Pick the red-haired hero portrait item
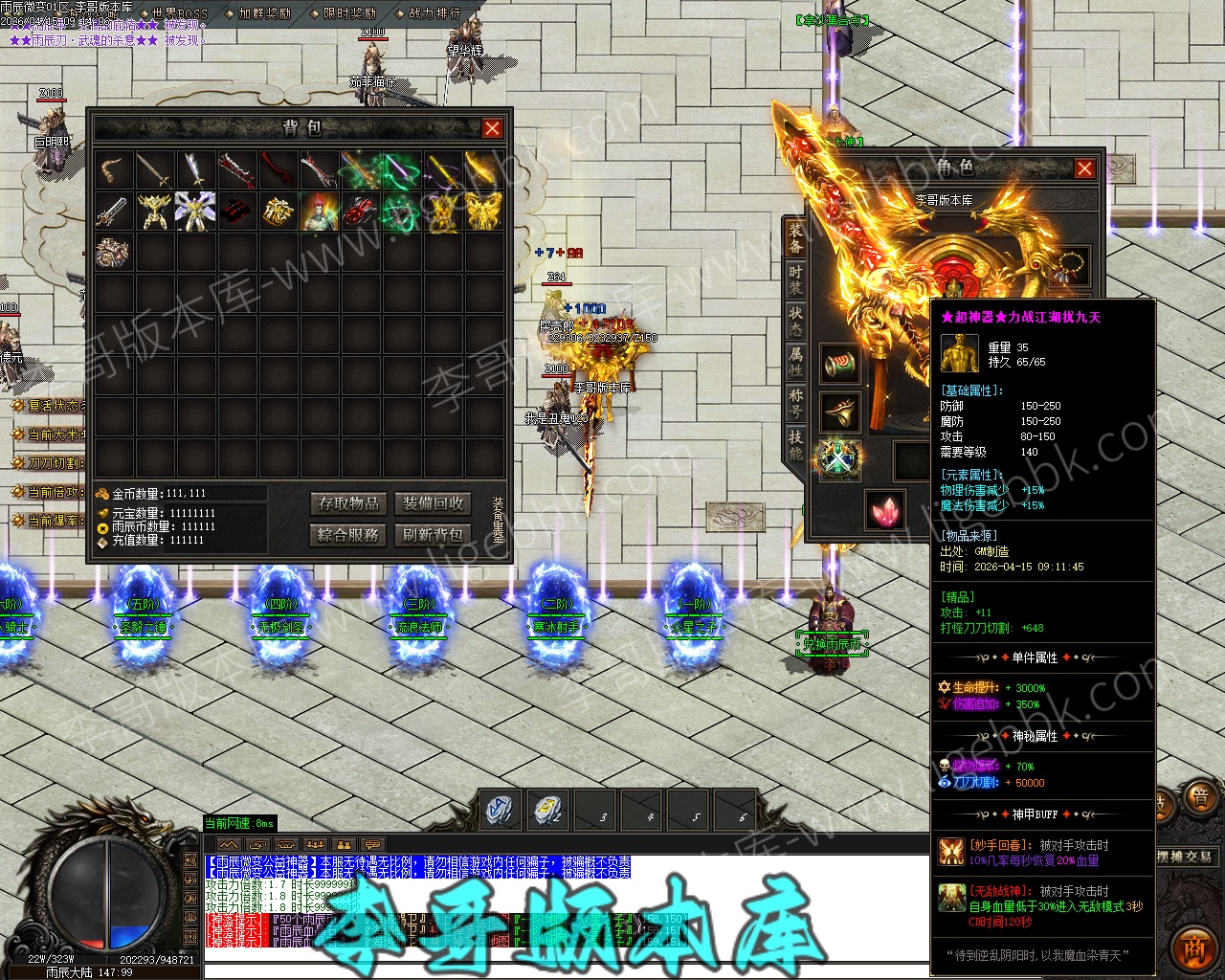This screenshot has height=980, width=1225. point(319,211)
